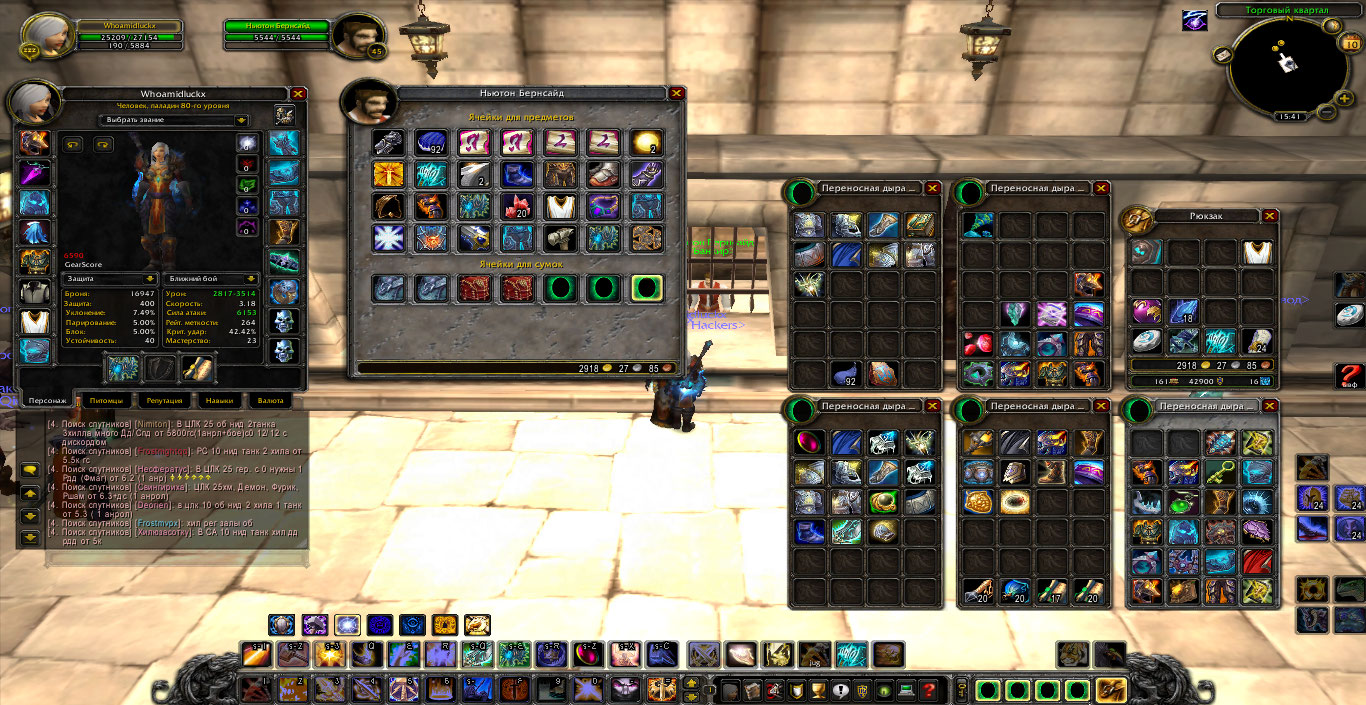
Task: Click the backpack bag button on bag bar
Action: [1111, 690]
